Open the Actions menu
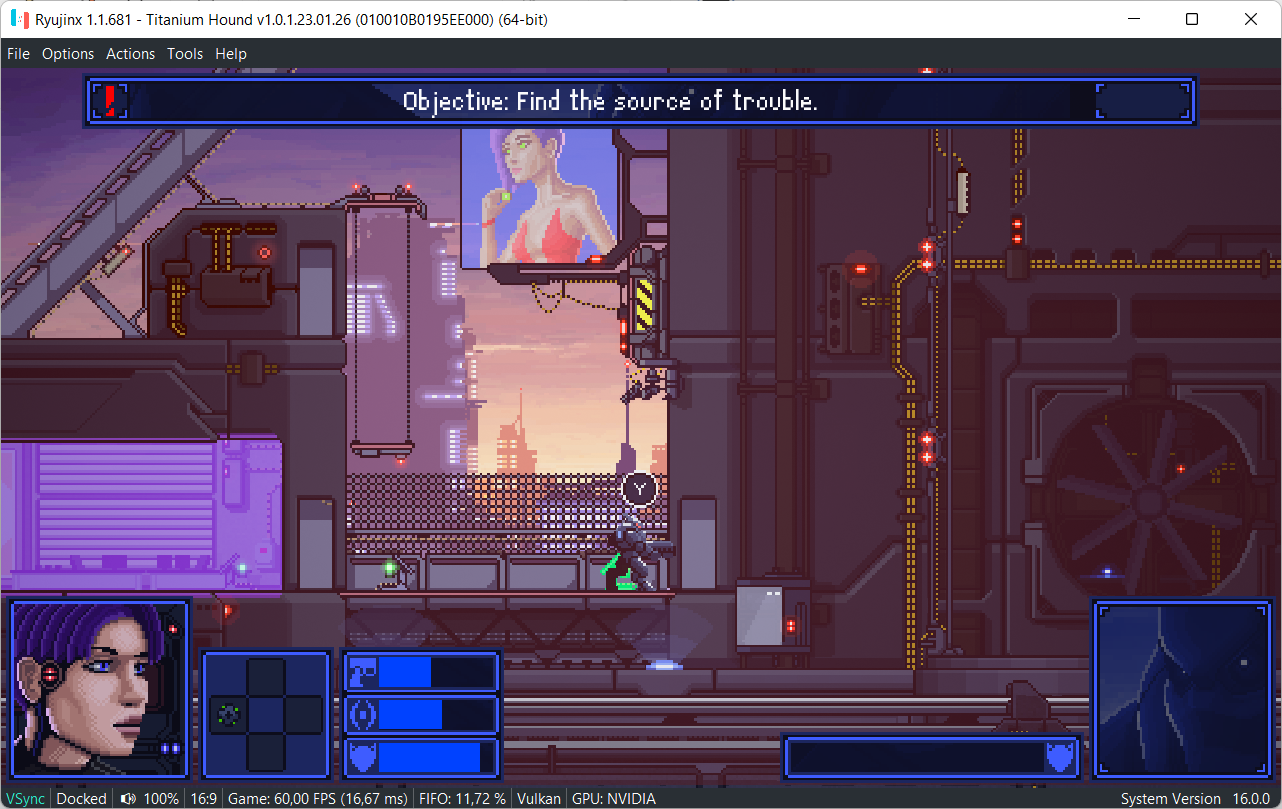Viewport: 1282px width, 809px height. 130,53
